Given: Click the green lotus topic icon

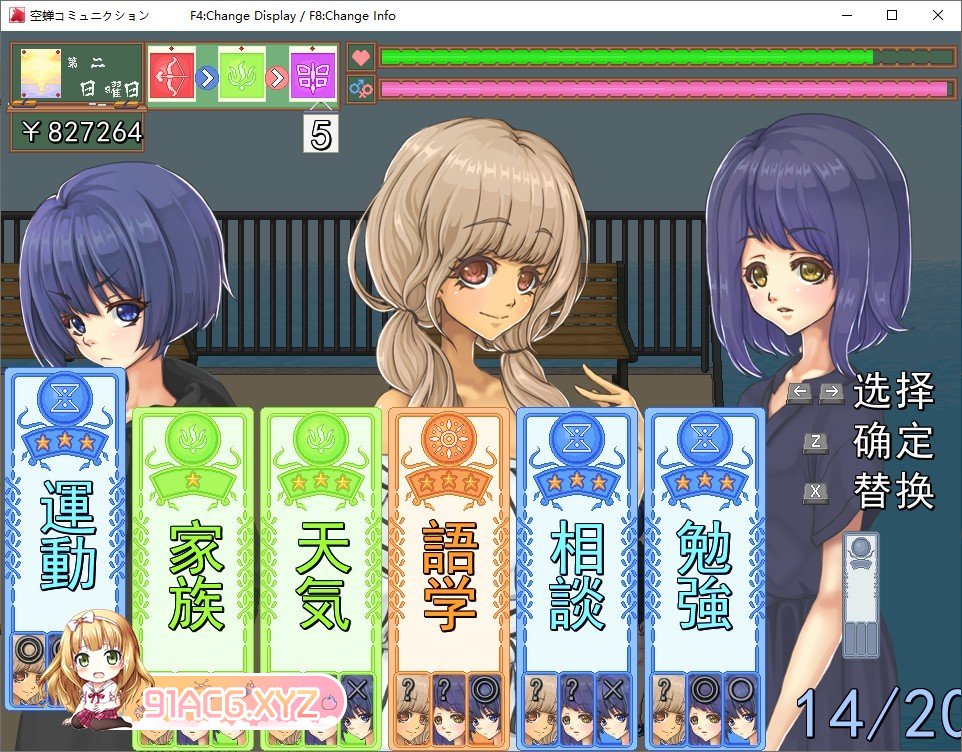Looking at the screenshot, I should (241, 75).
